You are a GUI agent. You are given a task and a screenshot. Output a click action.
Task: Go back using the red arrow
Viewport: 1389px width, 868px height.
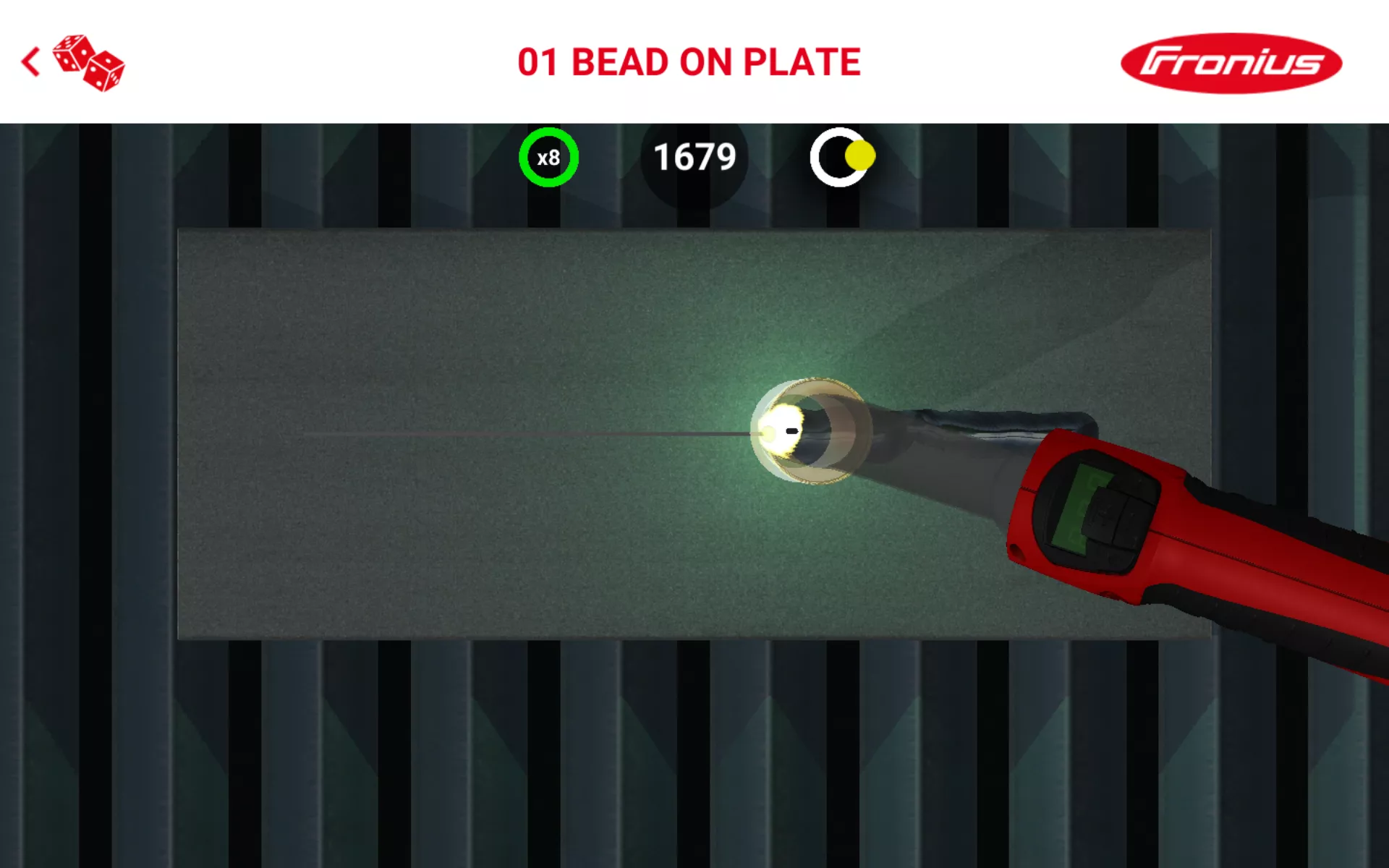click(x=30, y=62)
